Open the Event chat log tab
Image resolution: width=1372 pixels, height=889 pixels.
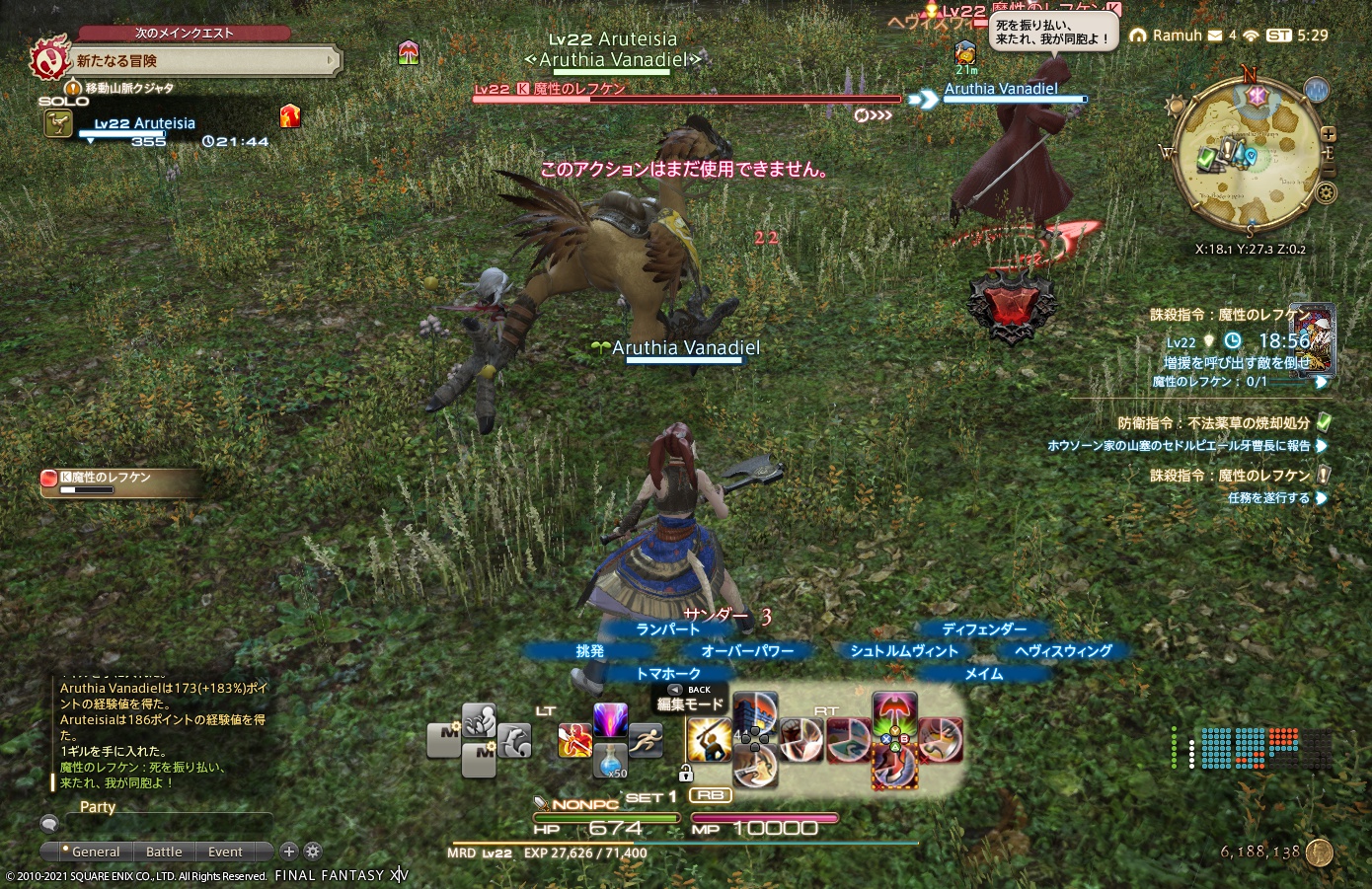225,852
